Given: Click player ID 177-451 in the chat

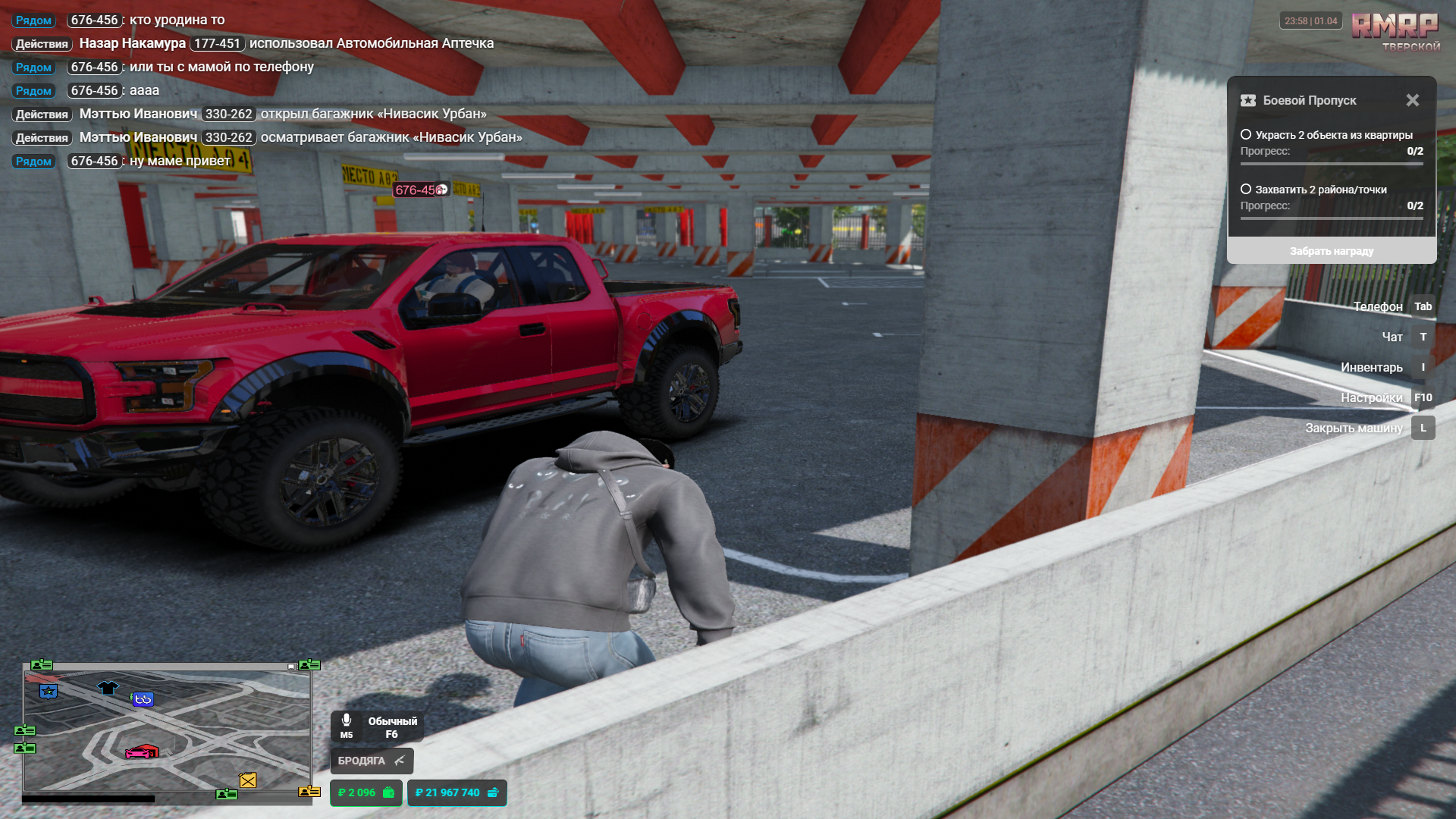Looking at the screenshot, I should [217, 44].
